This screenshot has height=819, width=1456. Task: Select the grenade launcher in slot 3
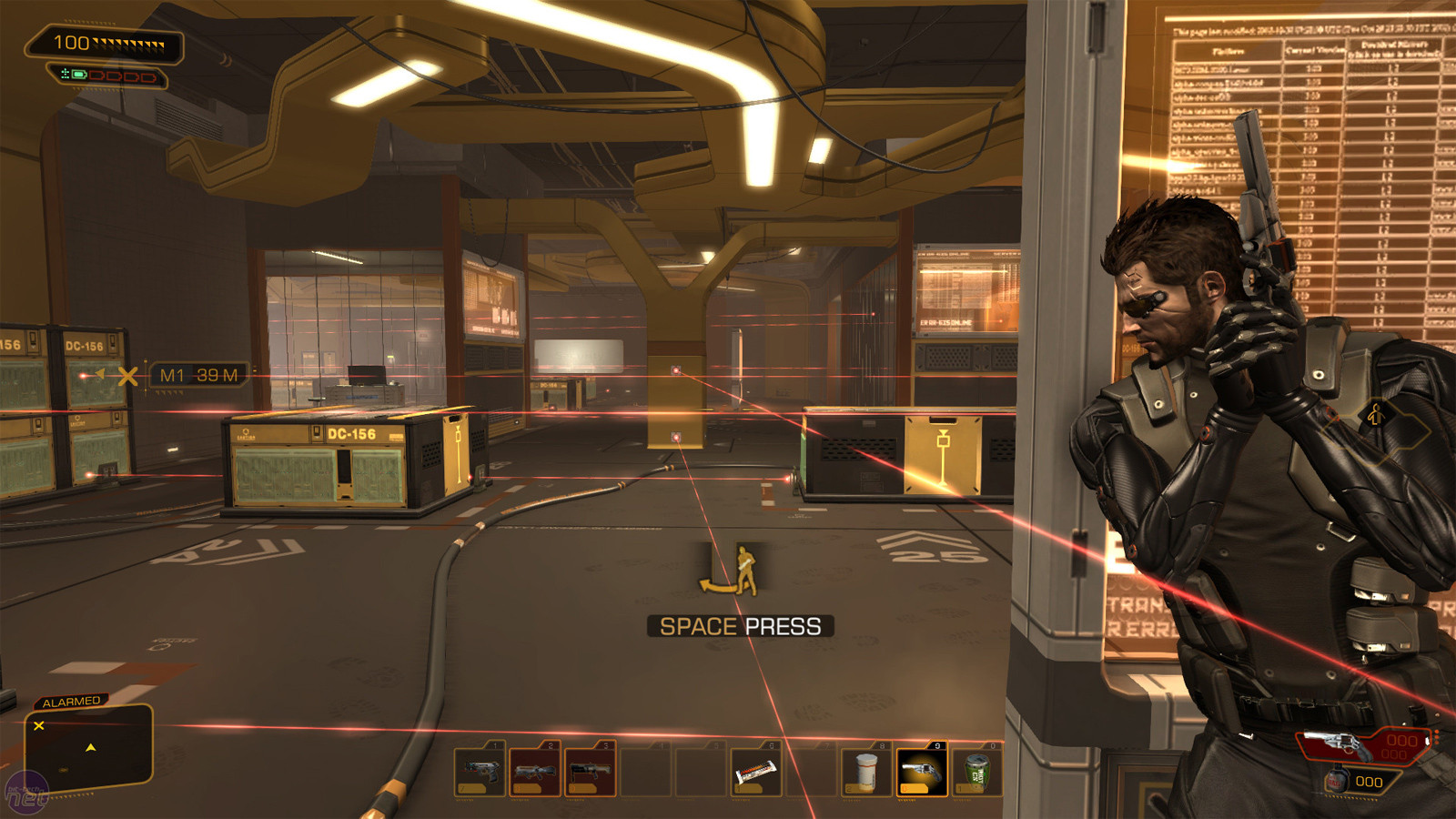589,772
